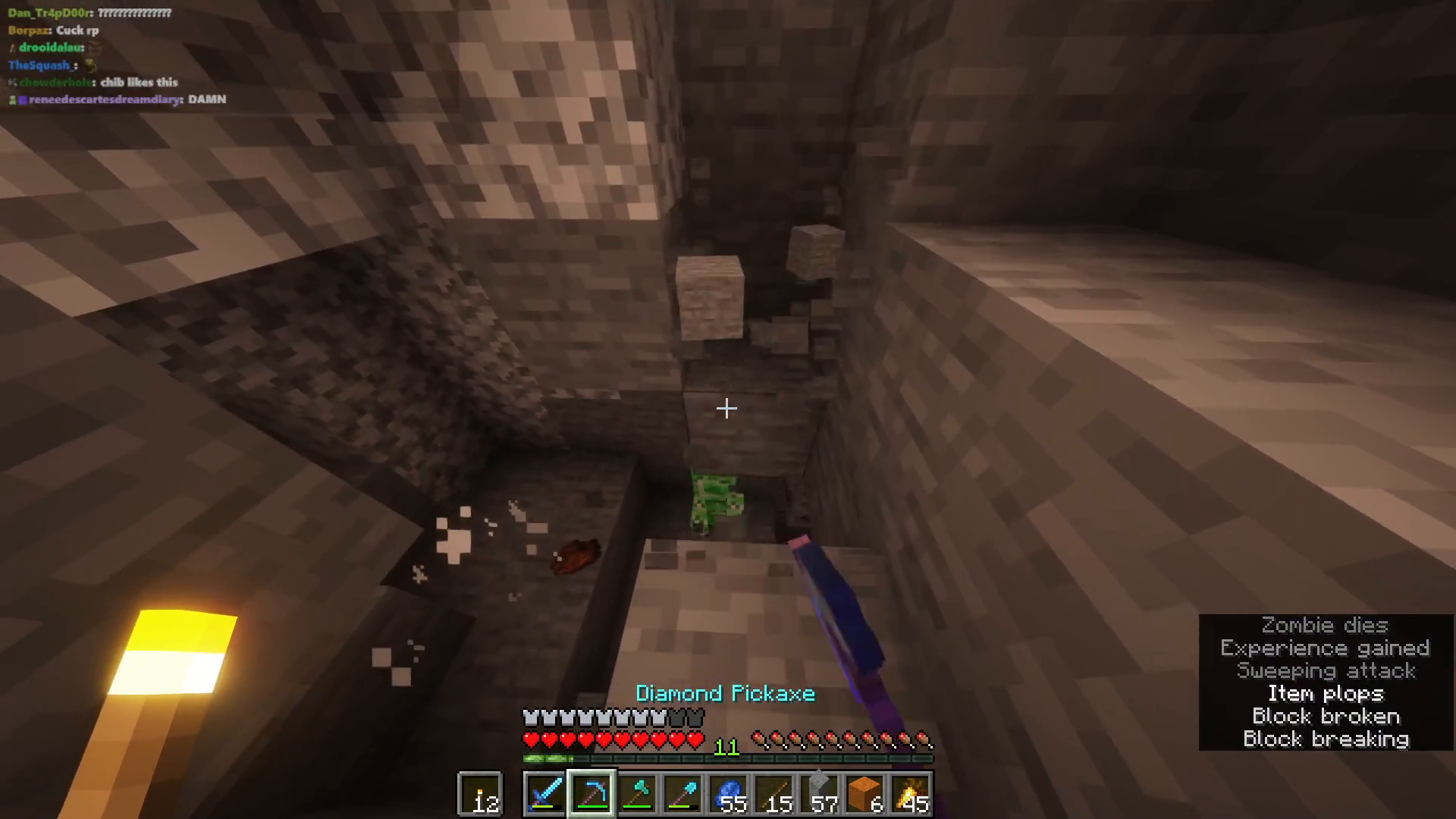The image size is (1456, 819).
Task: Click the Zombie dies notification
Action: click(x=1324, y=626)
